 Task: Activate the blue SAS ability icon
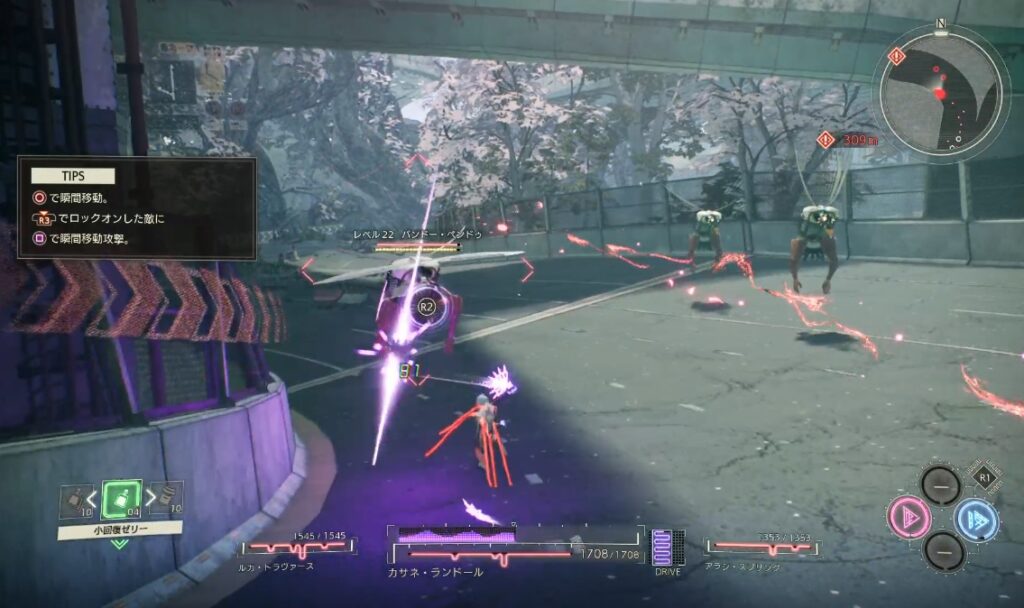coord(976,519)
